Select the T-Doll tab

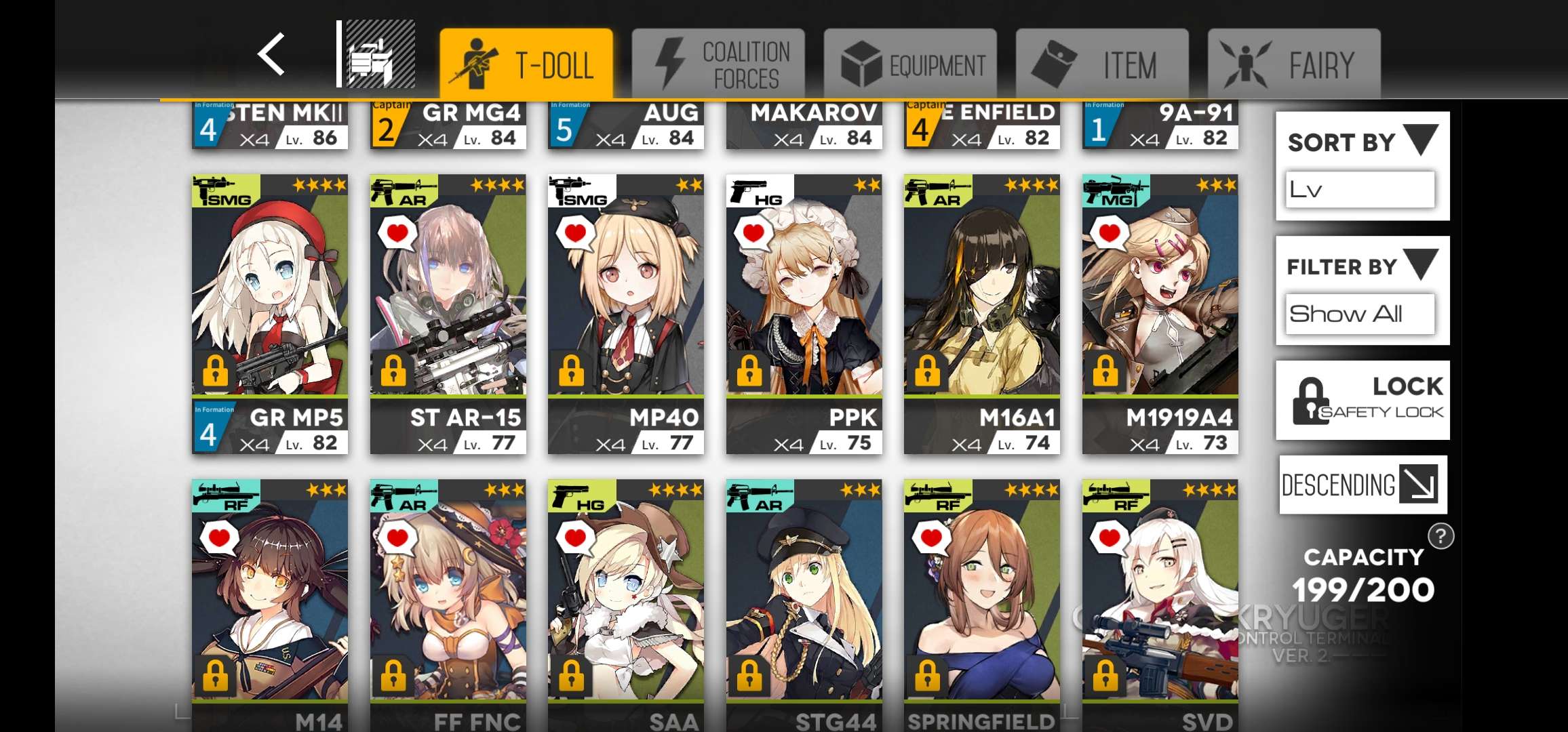526,64
